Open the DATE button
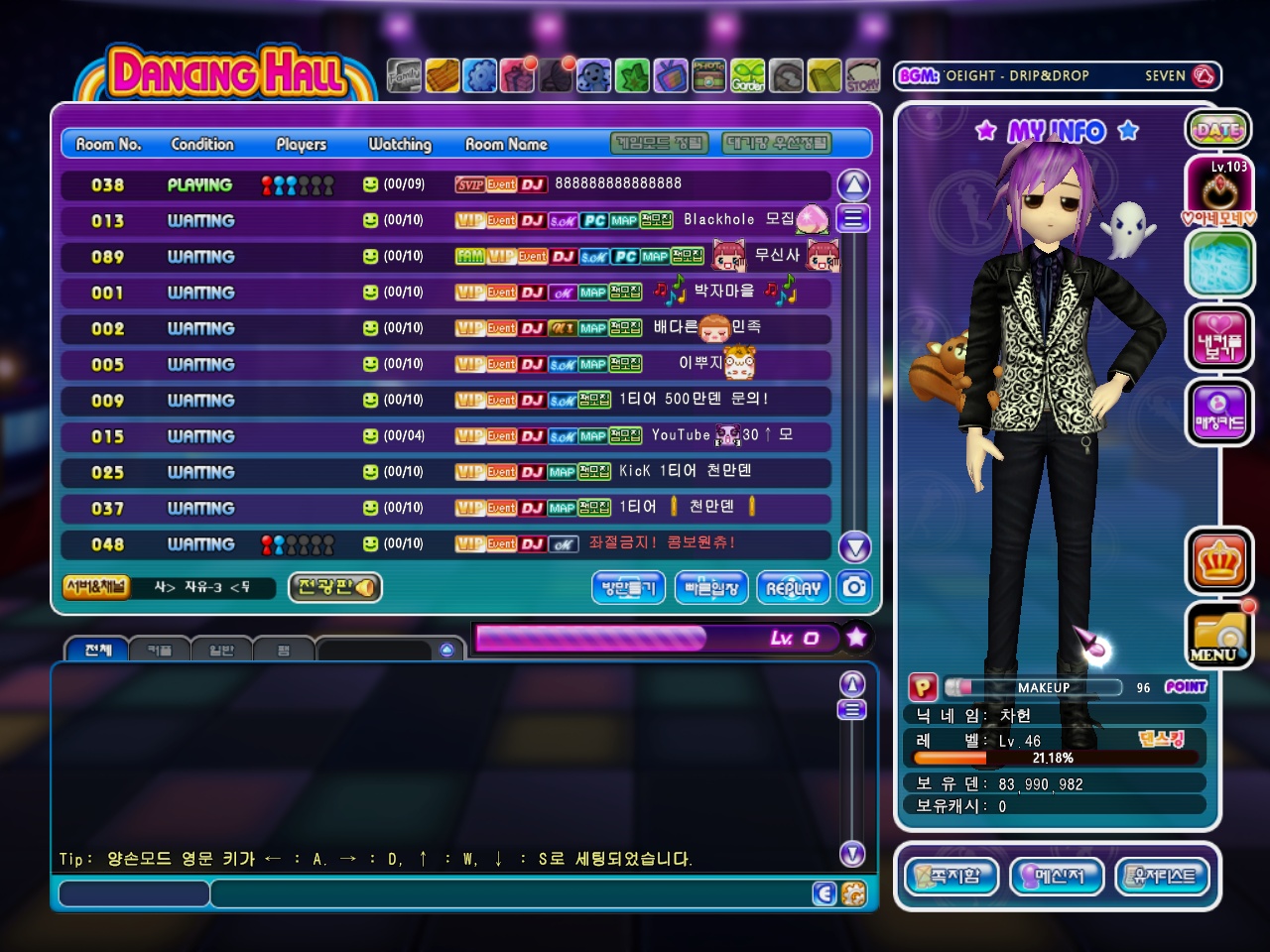Image resolution: width=1270 pixels, height=952 pixels. 1217,129
